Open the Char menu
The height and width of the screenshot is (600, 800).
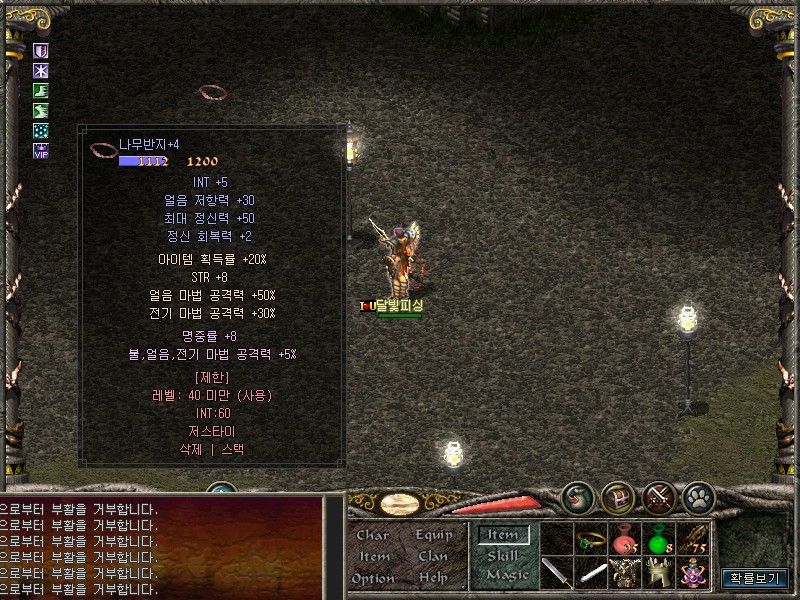tap(372, 535)
